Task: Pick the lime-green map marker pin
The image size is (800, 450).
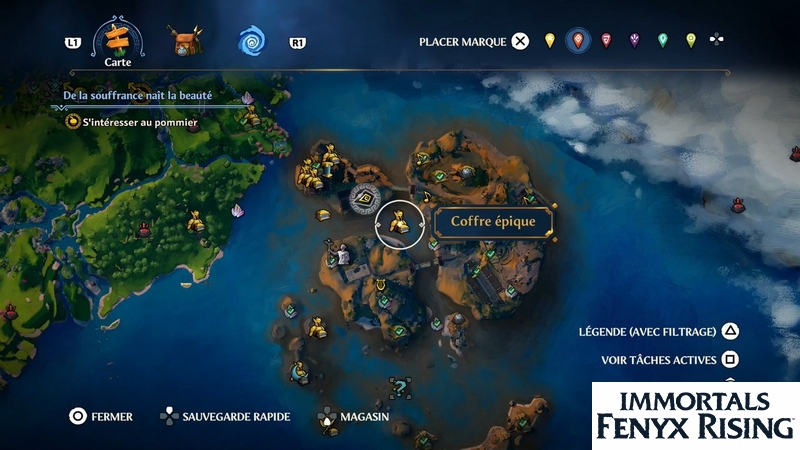Action: point(690,41)
